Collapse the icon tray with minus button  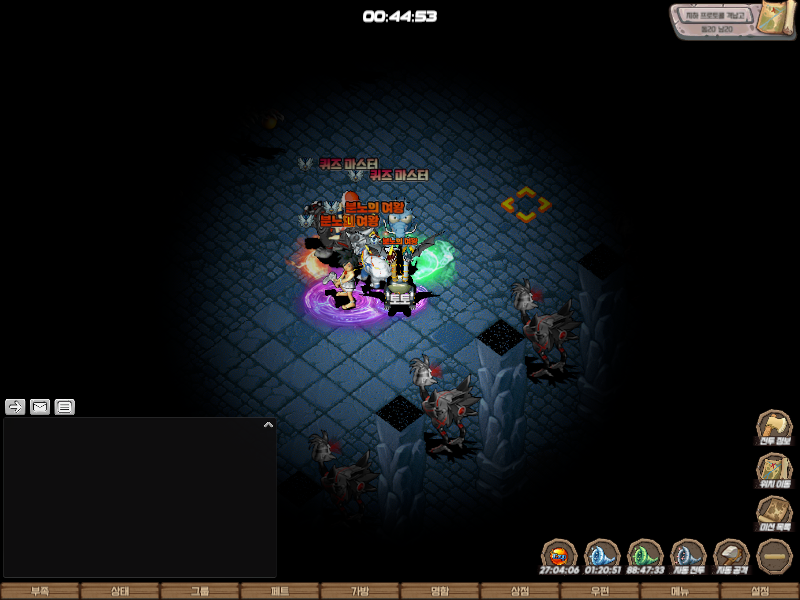coord(774,556)
